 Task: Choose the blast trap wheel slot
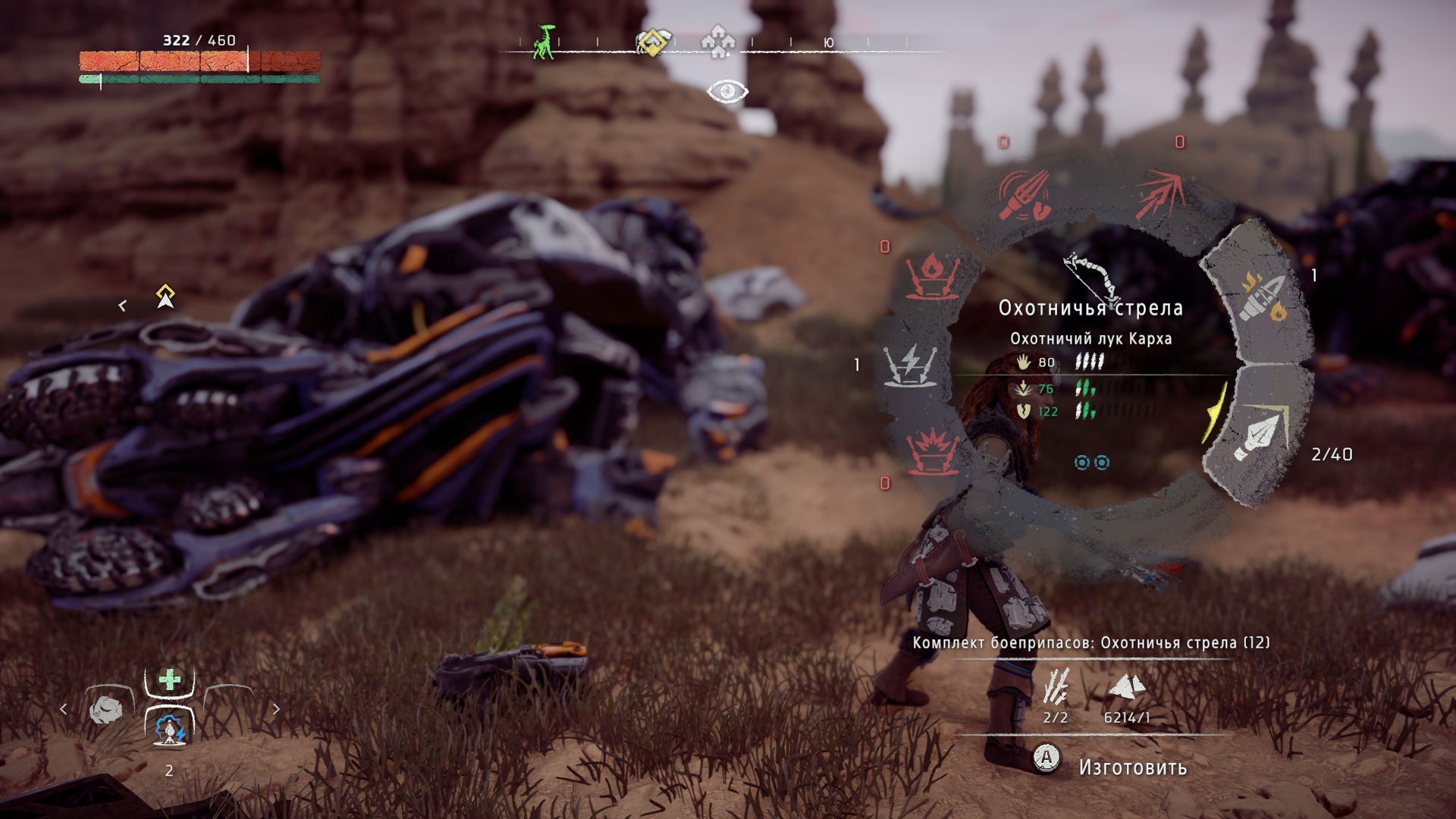pyautogui.click(x=933, y=452)
